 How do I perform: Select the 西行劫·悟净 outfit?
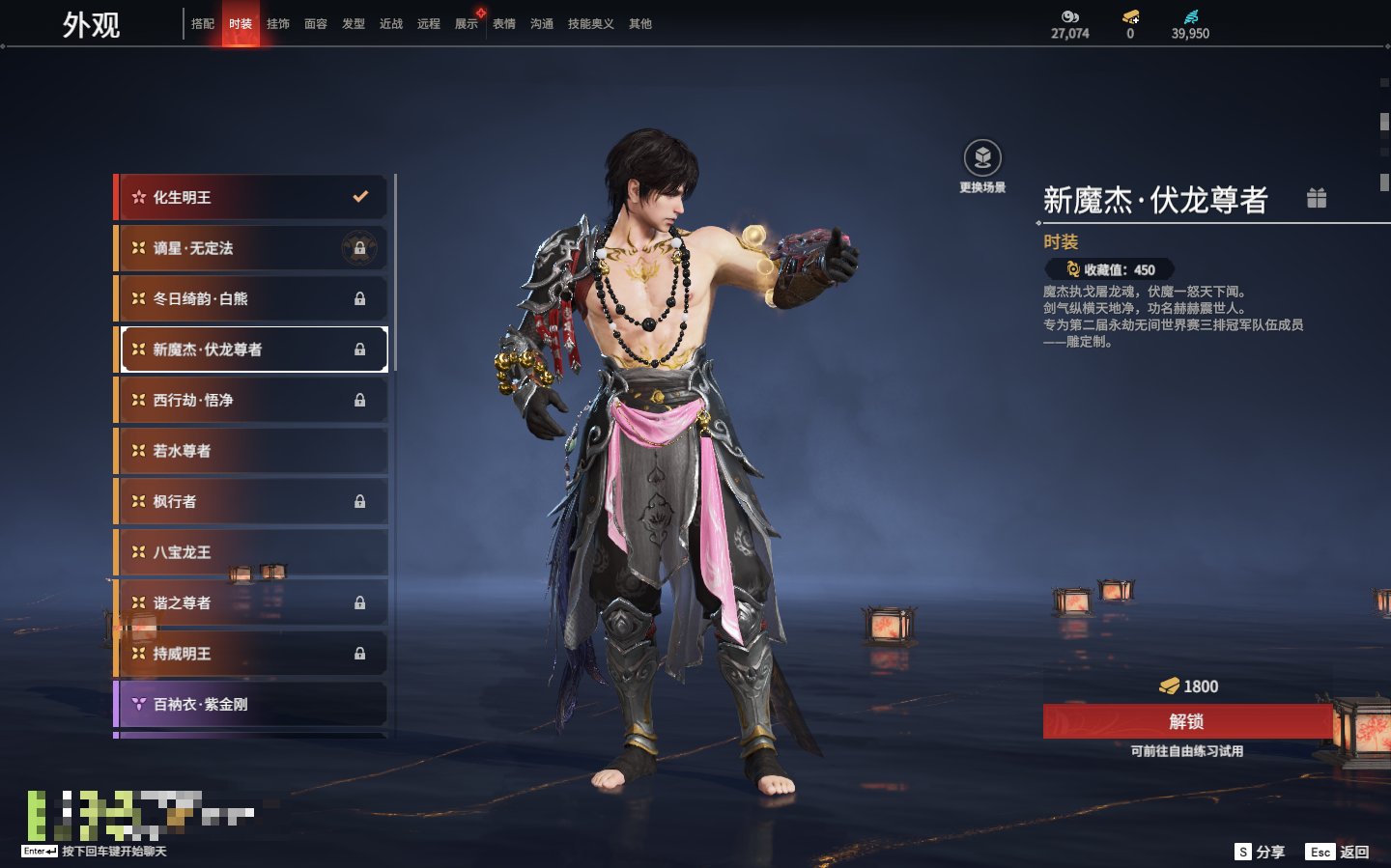tap(251, 400)
